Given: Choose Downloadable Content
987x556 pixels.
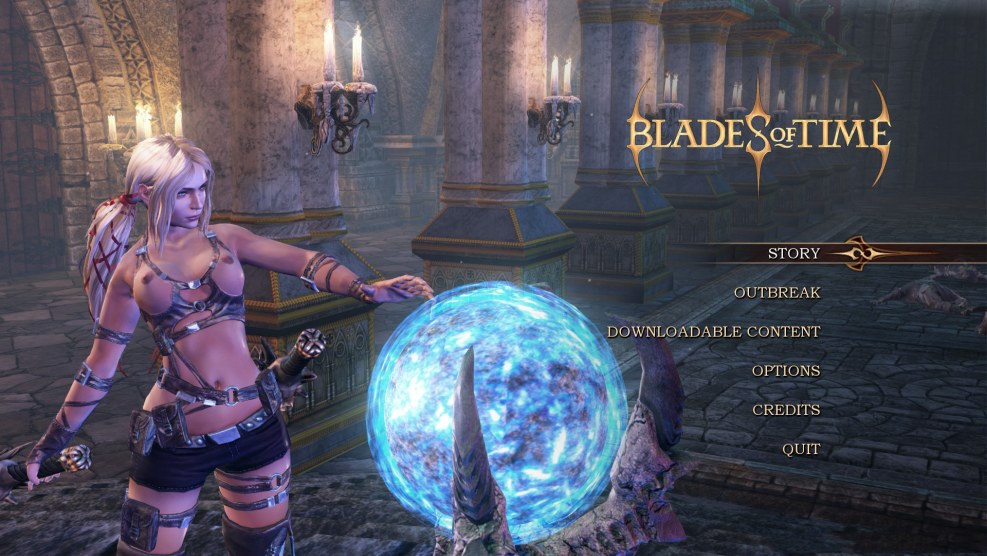Looking at the screenshot, I should pyautogui.click(x=713, y=331).
